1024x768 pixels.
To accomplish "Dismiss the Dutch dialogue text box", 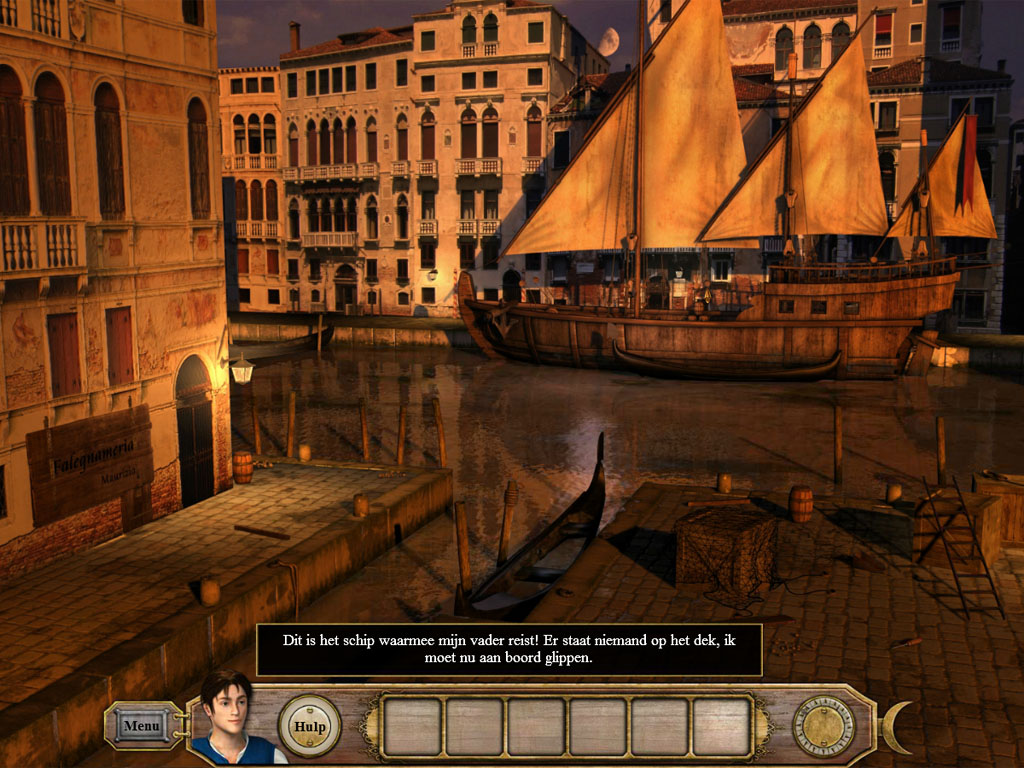I will tap(509, 650).
